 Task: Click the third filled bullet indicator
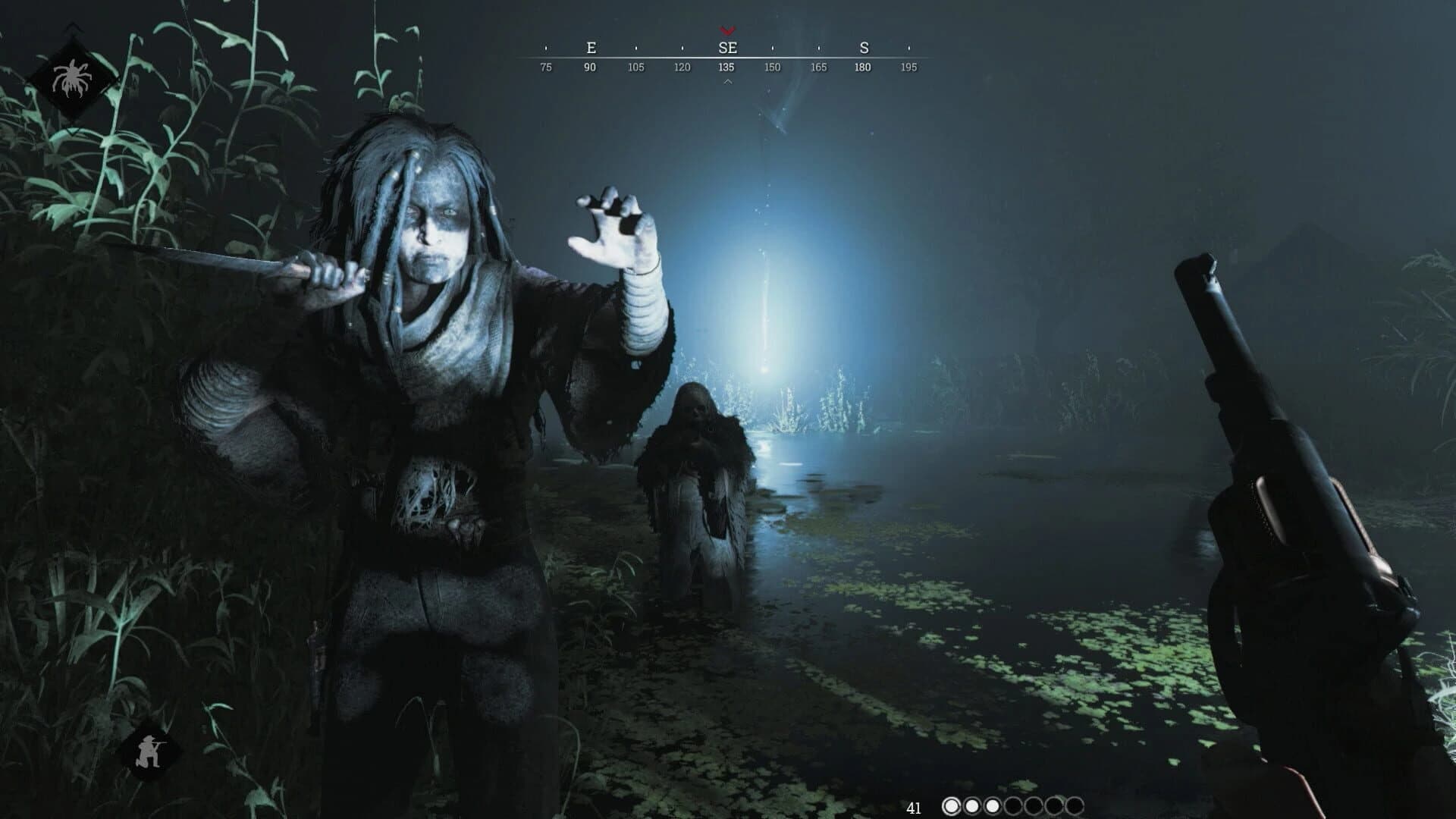click(993, 805)
